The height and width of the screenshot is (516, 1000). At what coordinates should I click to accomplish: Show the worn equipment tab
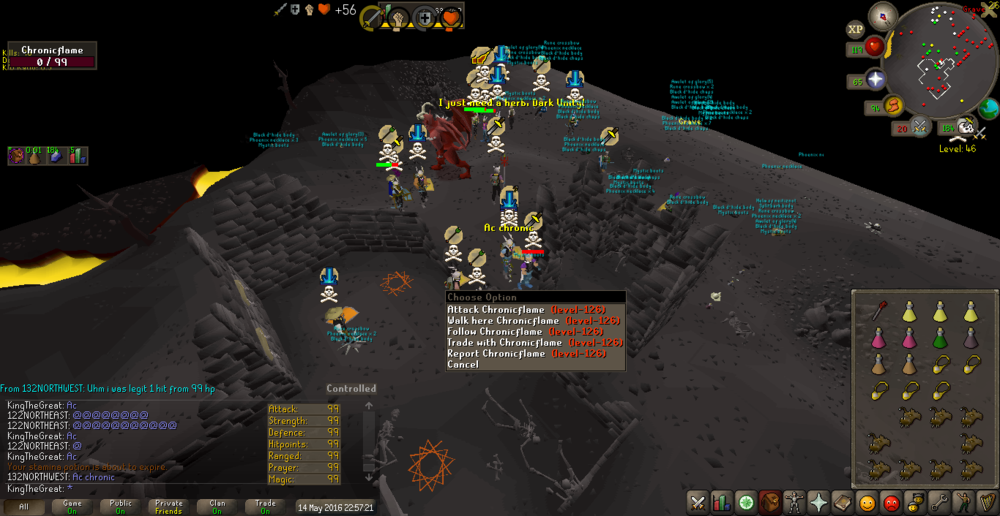click(795, 502)
